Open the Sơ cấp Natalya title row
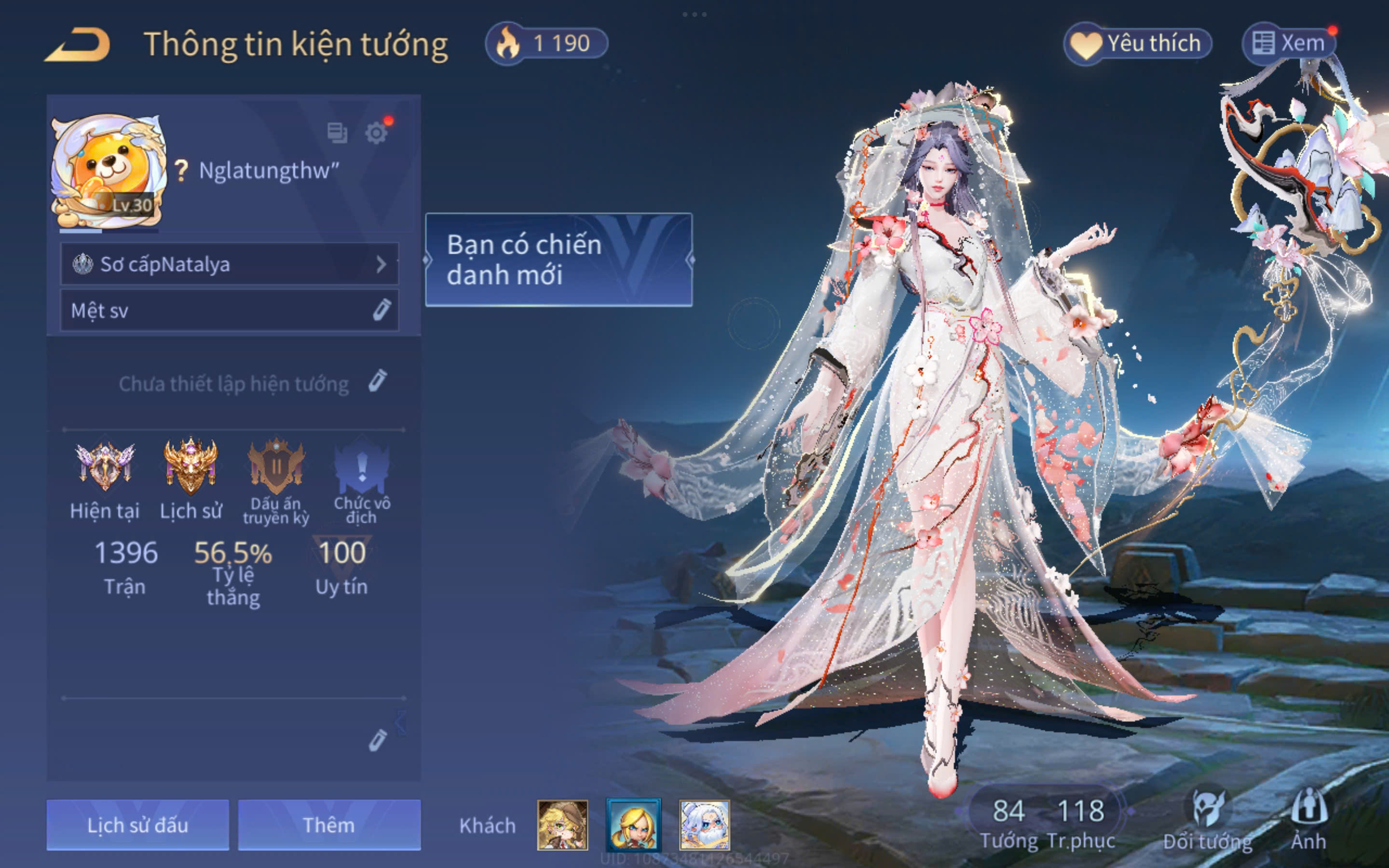 coord(229,264)
